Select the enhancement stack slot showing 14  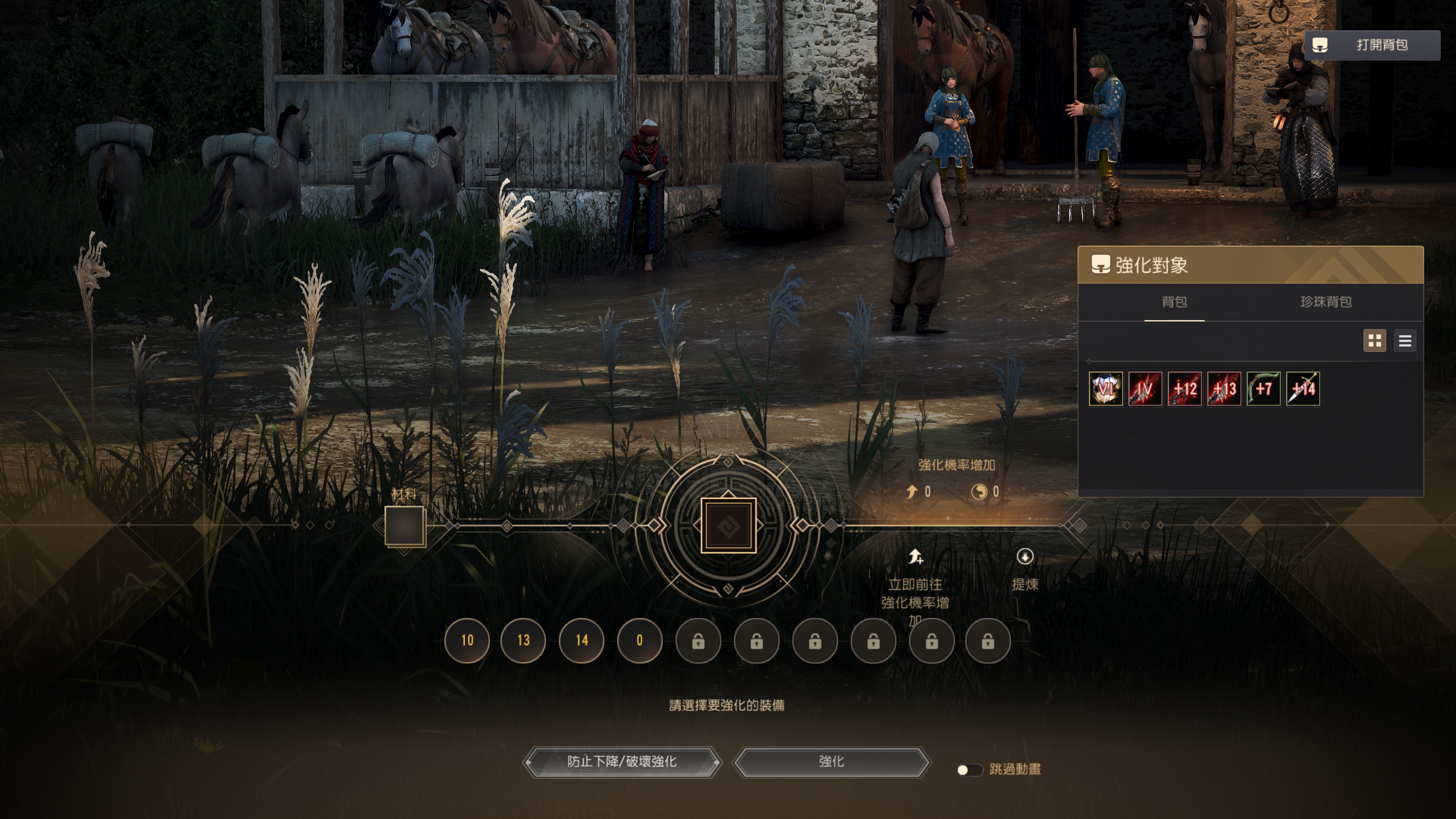click(x=582, y=640)
